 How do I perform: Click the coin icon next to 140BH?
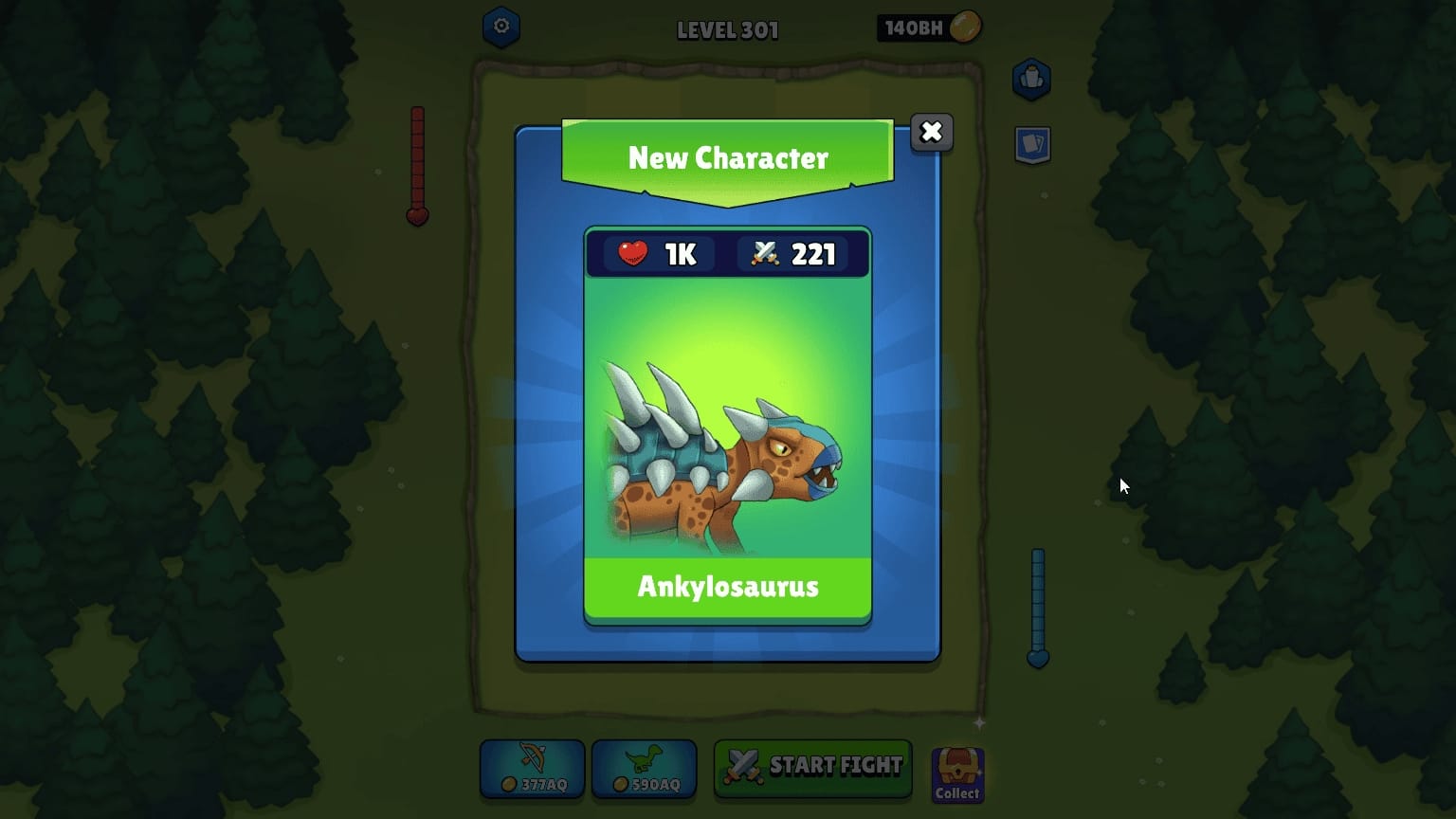965,27
